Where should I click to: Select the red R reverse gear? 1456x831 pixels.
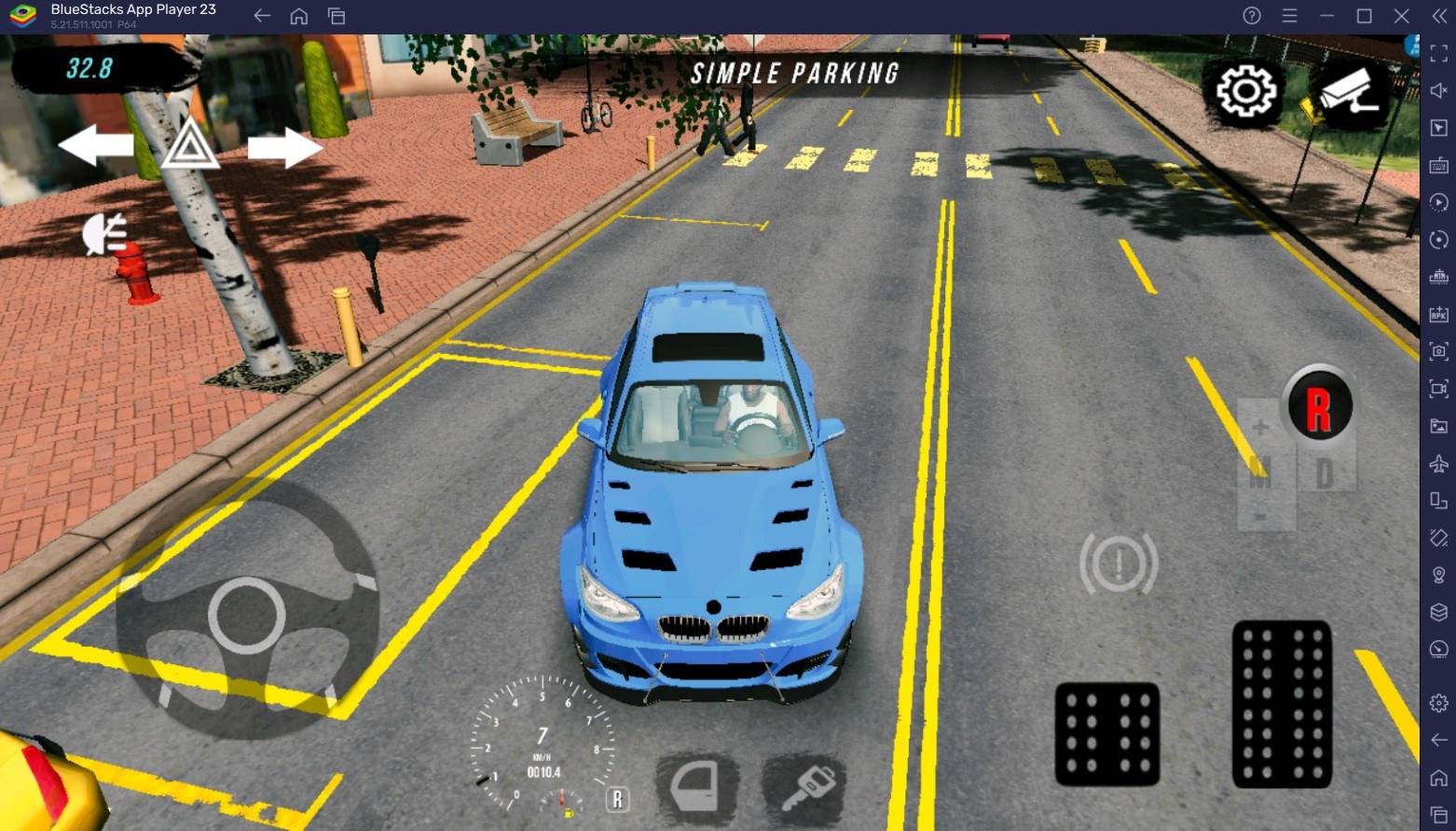coord(1318,407)
